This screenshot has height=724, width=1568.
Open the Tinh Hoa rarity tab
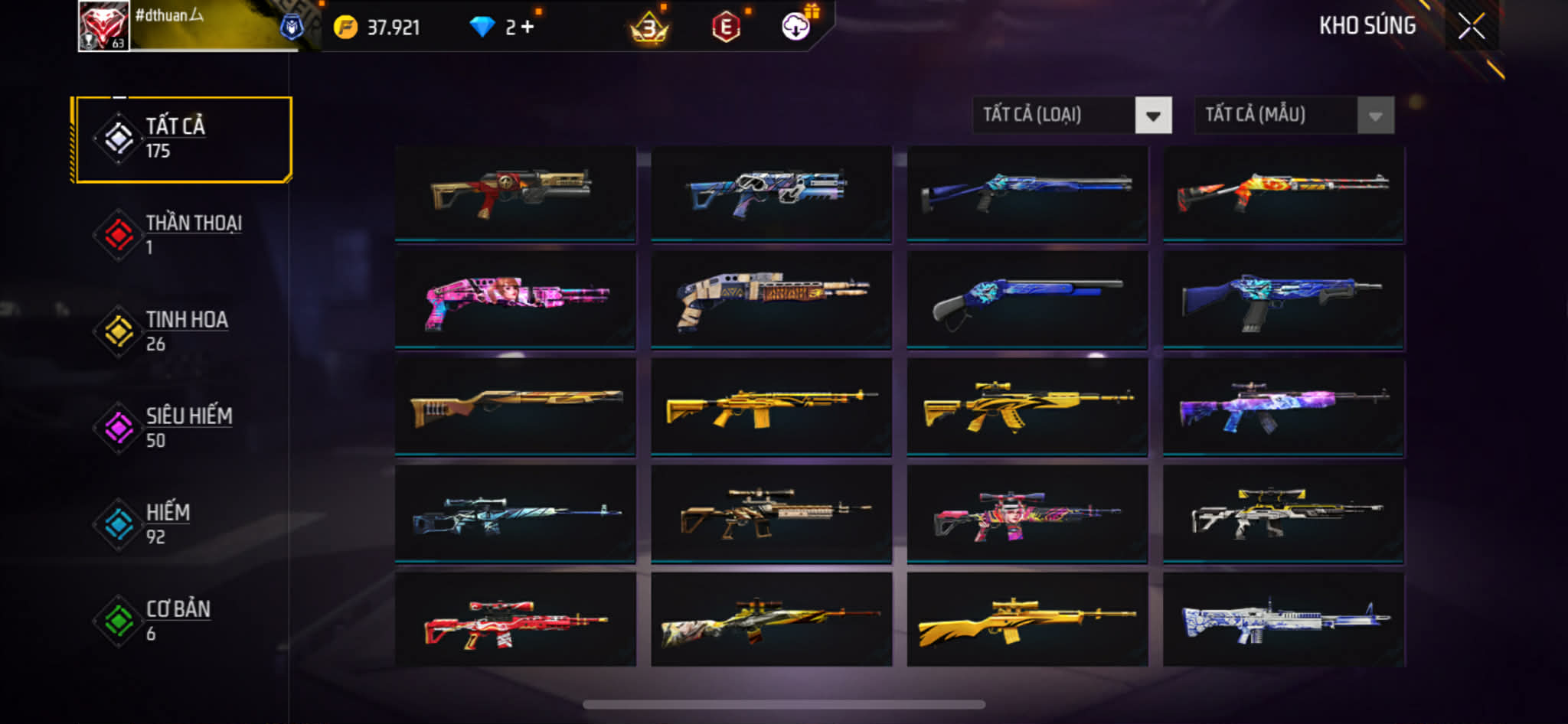[x=182, y=331]
